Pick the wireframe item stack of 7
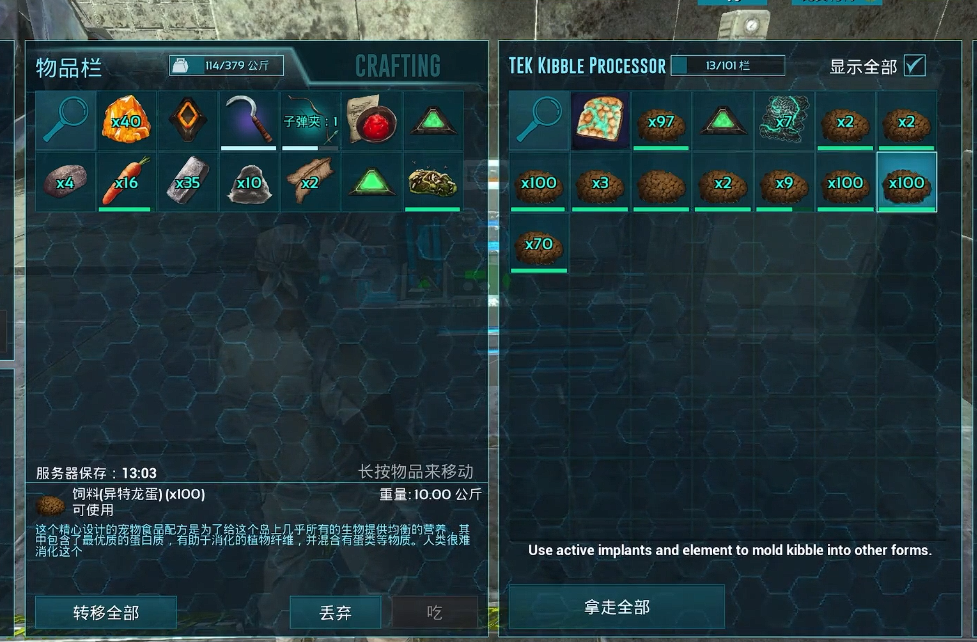This screenshot has width=977, height=642. tap(784, 121)
